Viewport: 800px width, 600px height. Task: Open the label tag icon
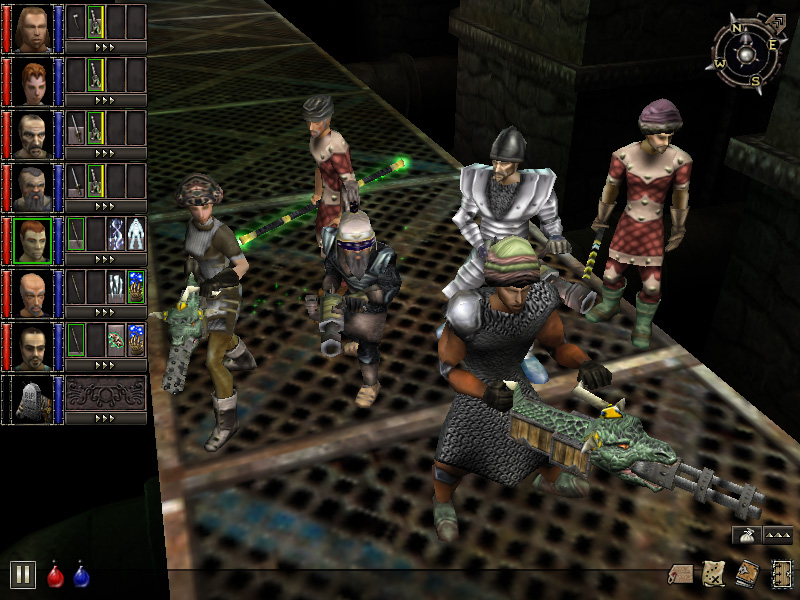pyautogui.click(x=682, y=574)
